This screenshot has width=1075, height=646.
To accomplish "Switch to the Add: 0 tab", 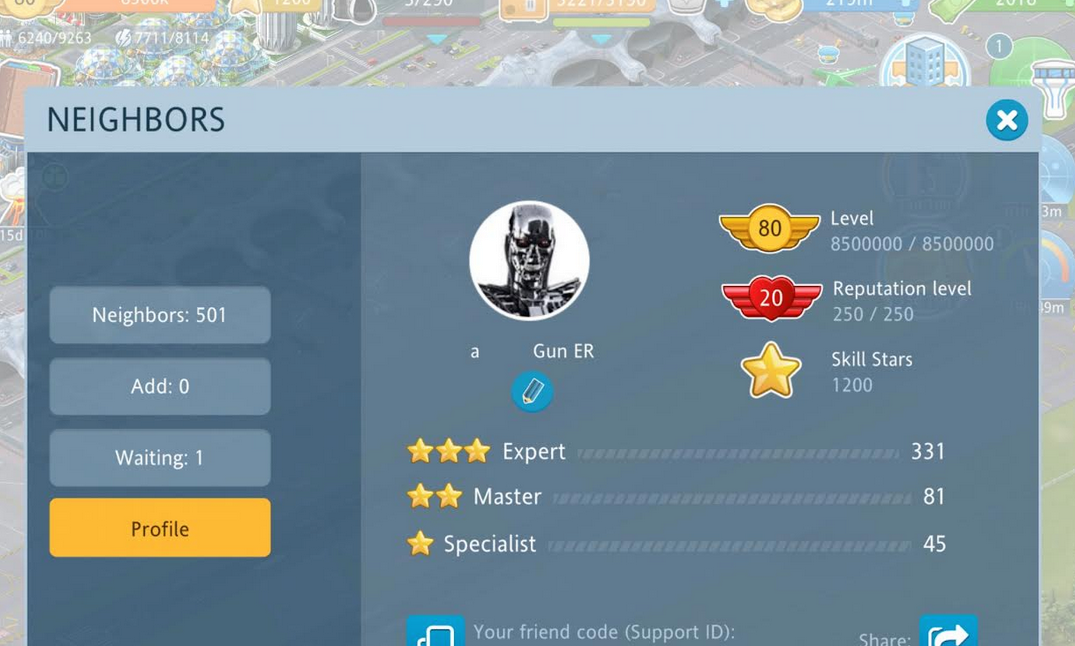I will [x=160, y=386].
